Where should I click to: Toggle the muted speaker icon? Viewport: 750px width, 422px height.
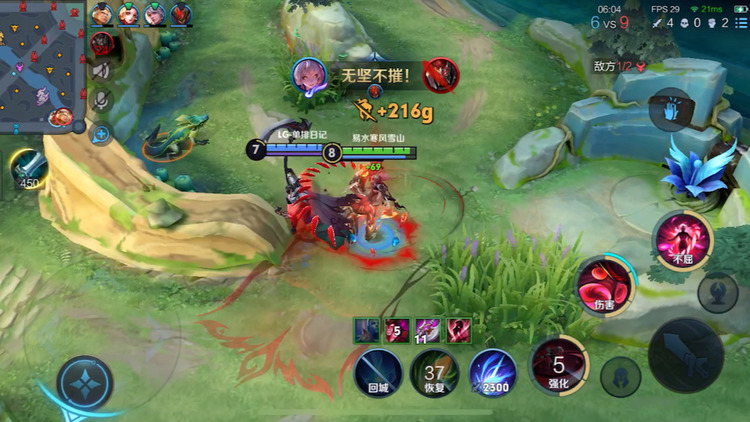coord(101,71)
